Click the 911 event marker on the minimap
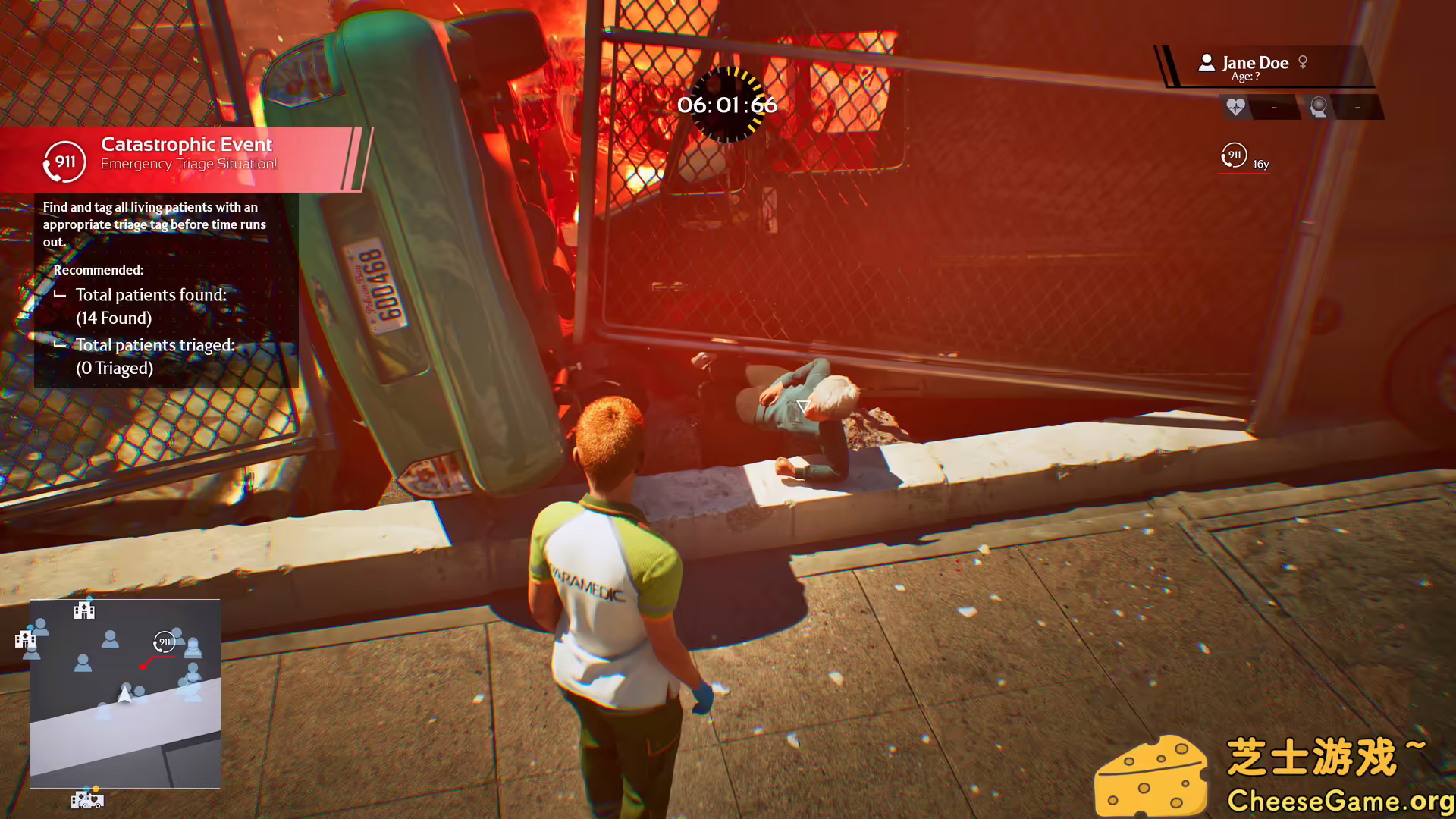The width and height of the screenshot is (1456, 819). [165, 642]
